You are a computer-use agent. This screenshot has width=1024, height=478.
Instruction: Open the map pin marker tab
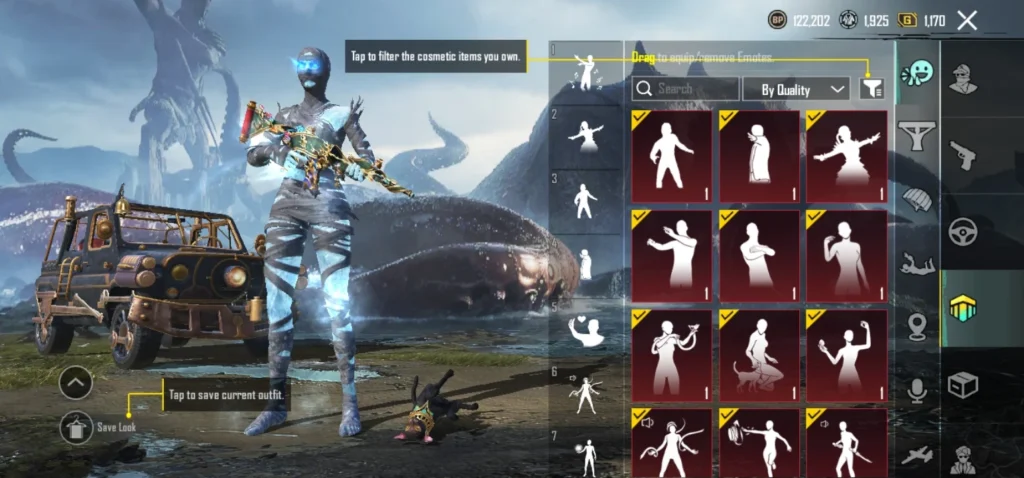click(917, 327)
